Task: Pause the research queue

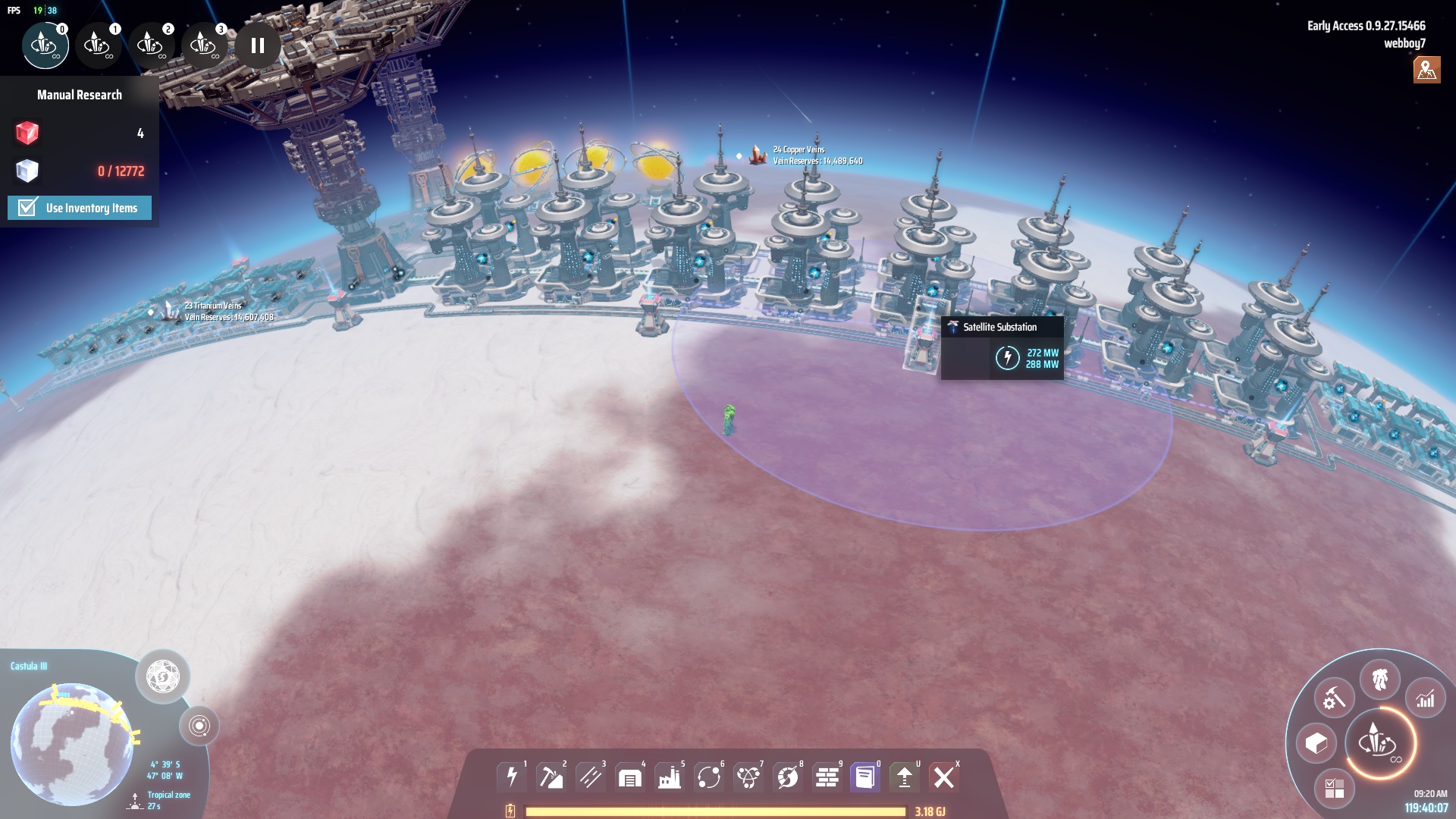Action: pyautogui.click(x=258, y=45)
